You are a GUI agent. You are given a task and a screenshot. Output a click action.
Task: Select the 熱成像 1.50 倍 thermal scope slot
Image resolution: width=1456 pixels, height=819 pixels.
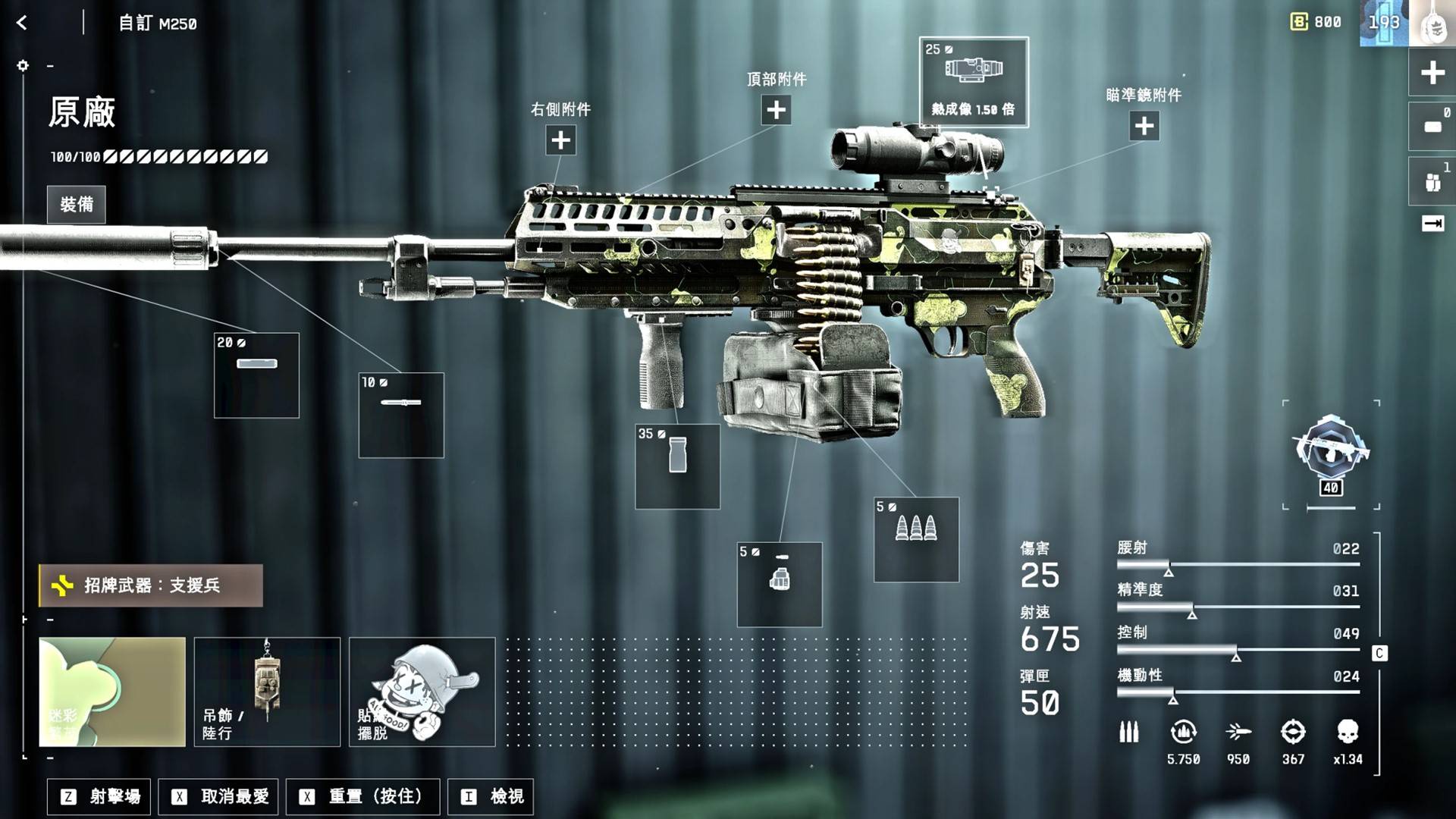974,82
